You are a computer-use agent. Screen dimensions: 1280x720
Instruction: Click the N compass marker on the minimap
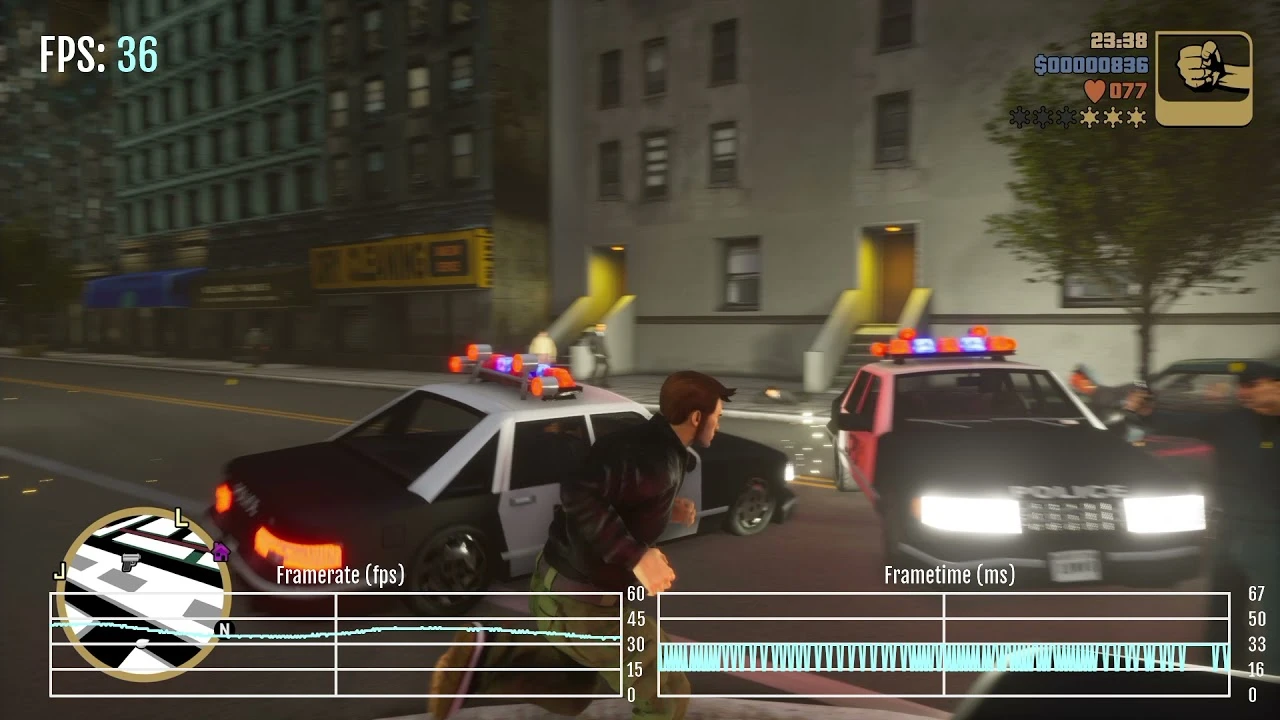click(224, 629)
